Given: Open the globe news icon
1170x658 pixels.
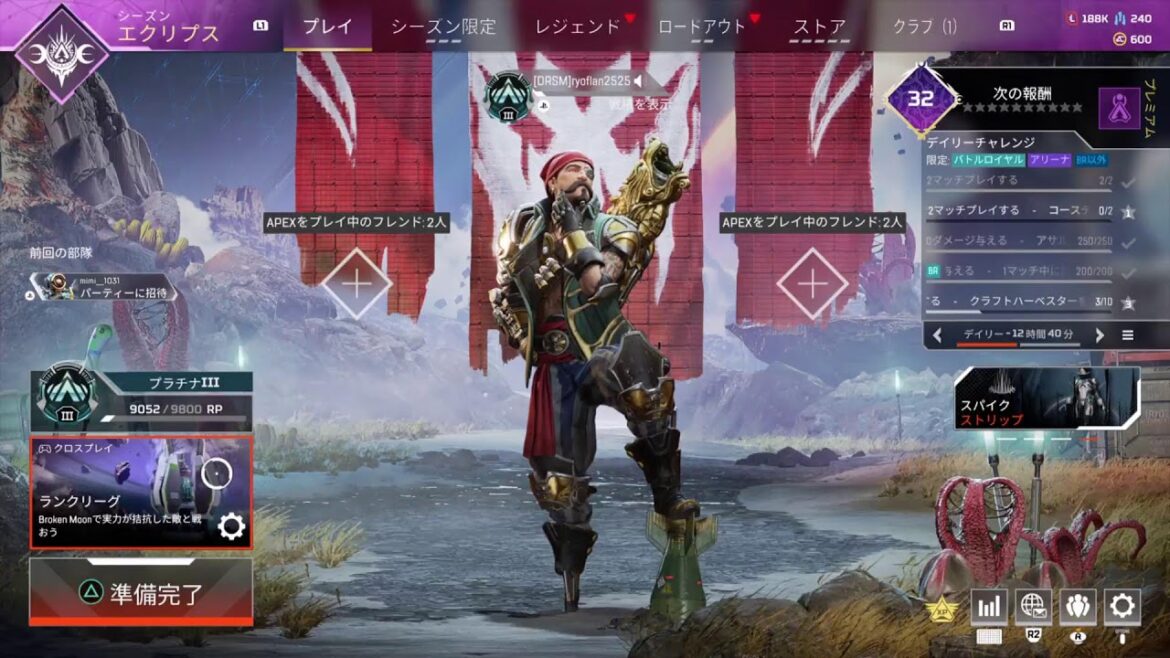Looking at the screenshot, I should [x=1033, y=605].
